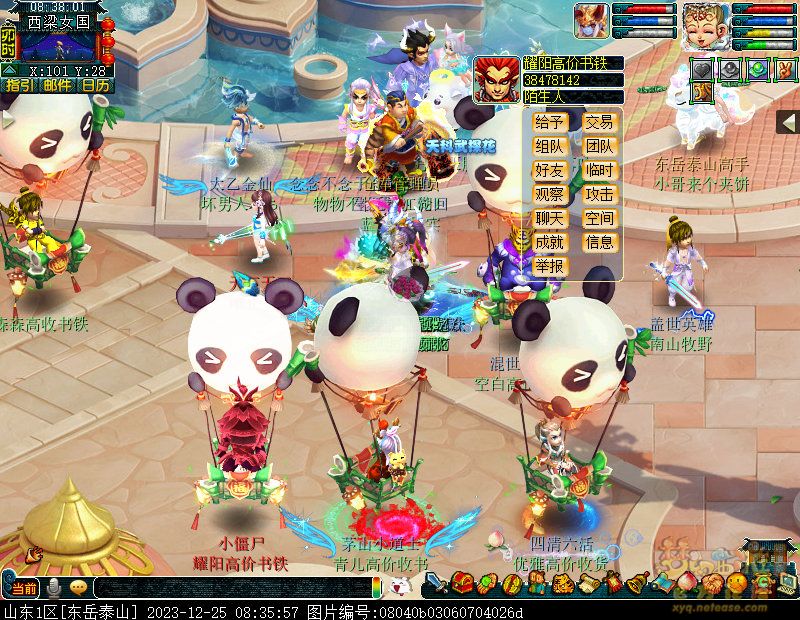The width and height of the screenshot is (800, 620).
Task: Open the 邮件 (Mail) inbox
Action: [x=56, y=86]
